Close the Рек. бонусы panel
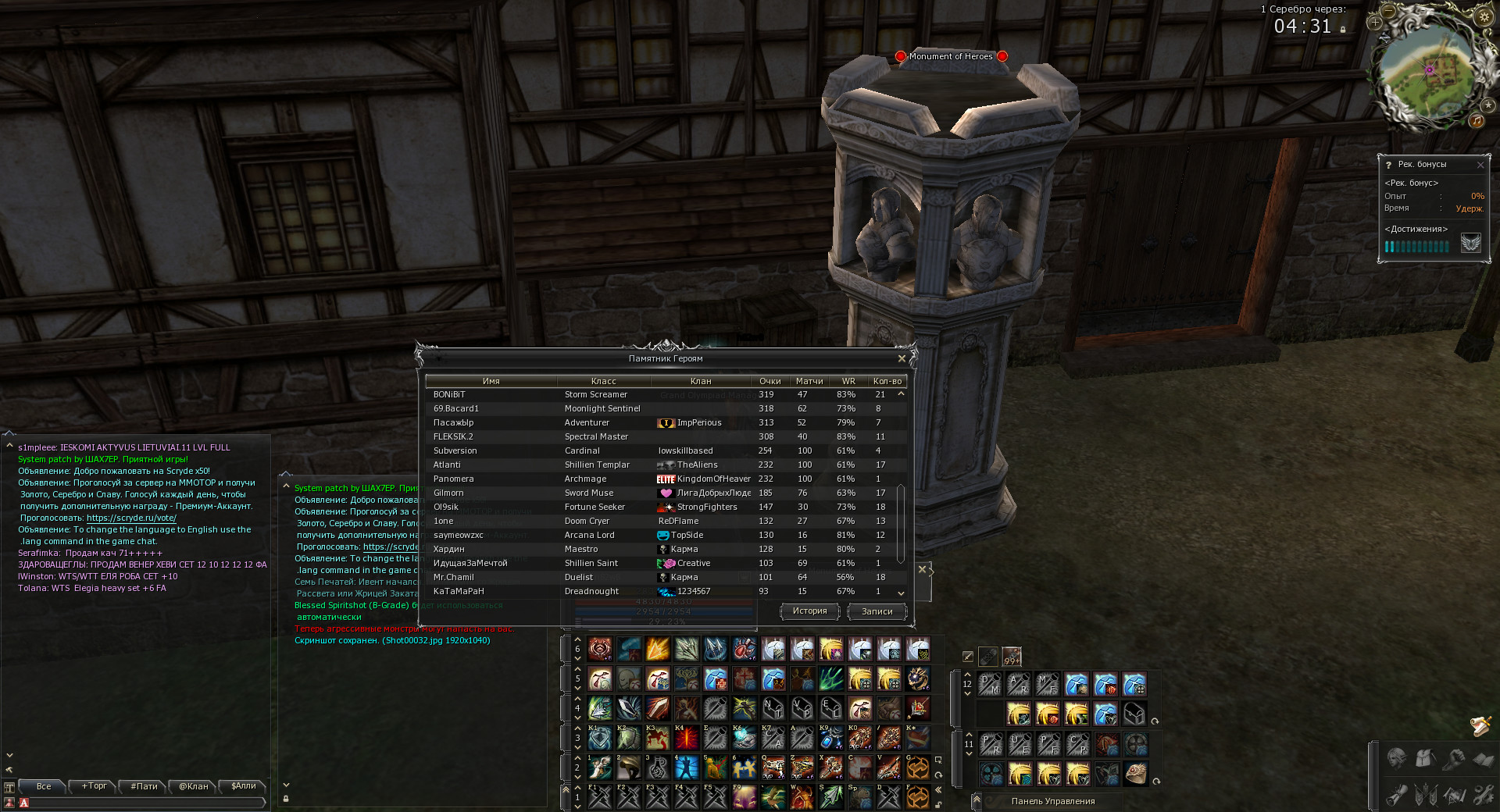This screenshot has height=812, width=1500. click(x=1480, y=165)
